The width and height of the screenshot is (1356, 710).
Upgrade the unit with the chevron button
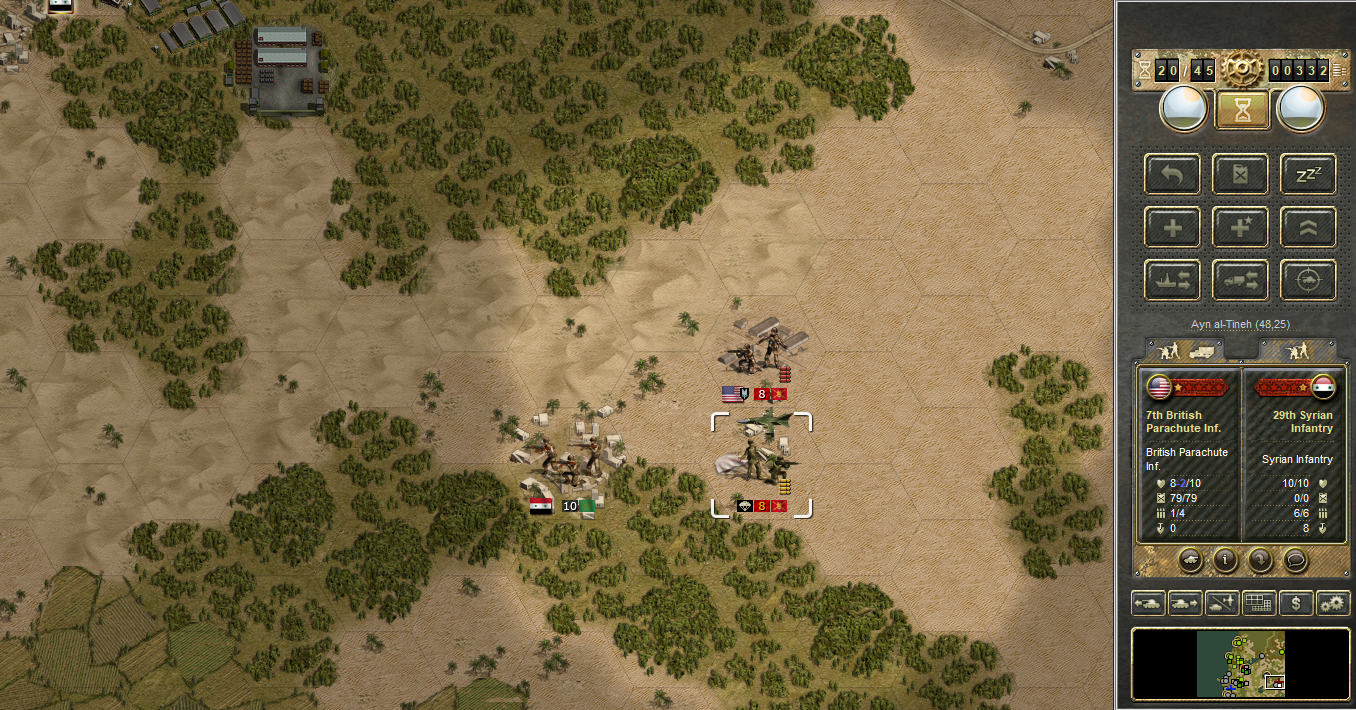click(1308, 227)
